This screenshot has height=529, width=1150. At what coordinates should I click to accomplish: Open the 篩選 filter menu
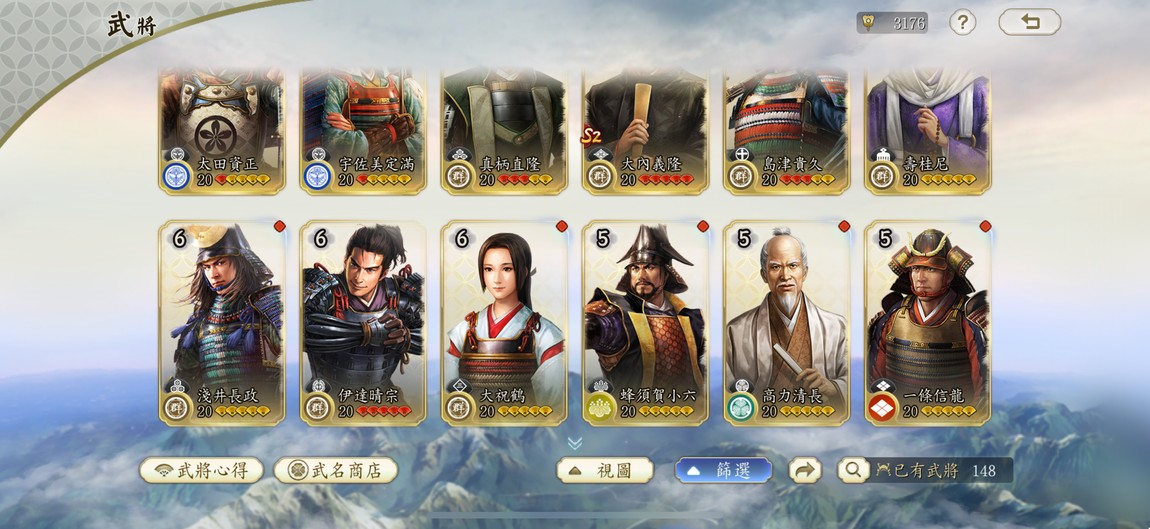point(723,470)
